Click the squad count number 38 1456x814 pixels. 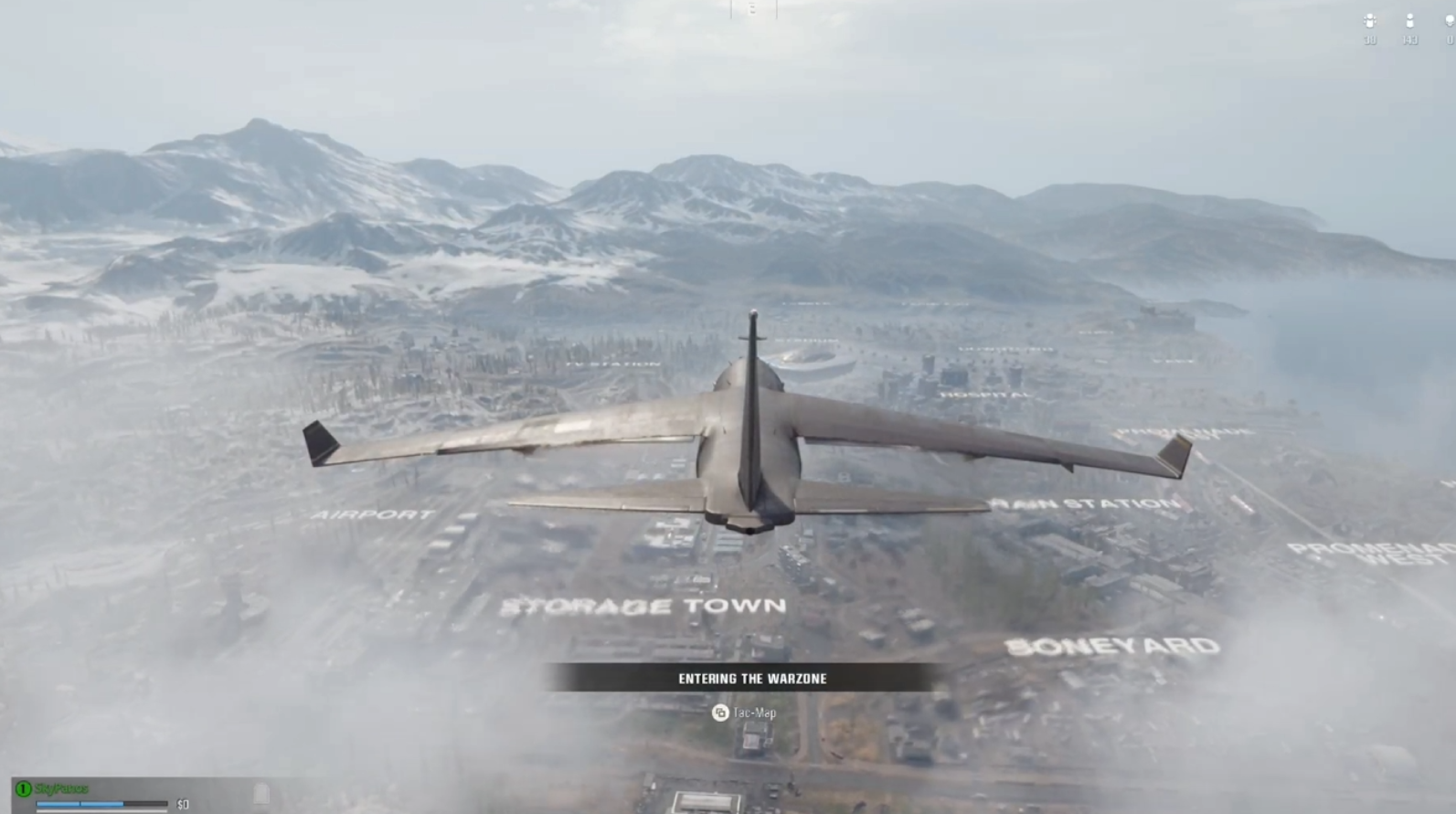click(x=1369, y=38)
